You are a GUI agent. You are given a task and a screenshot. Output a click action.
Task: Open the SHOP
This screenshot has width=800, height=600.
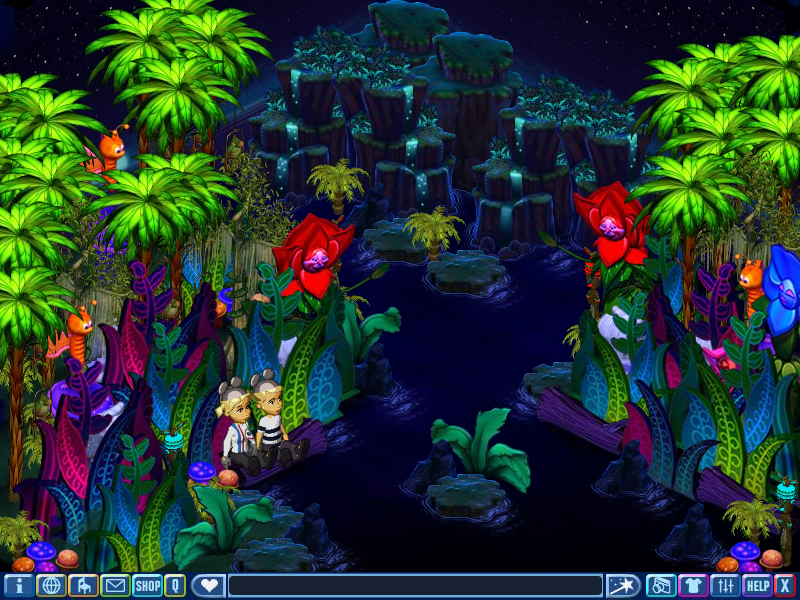pos(148,586)
